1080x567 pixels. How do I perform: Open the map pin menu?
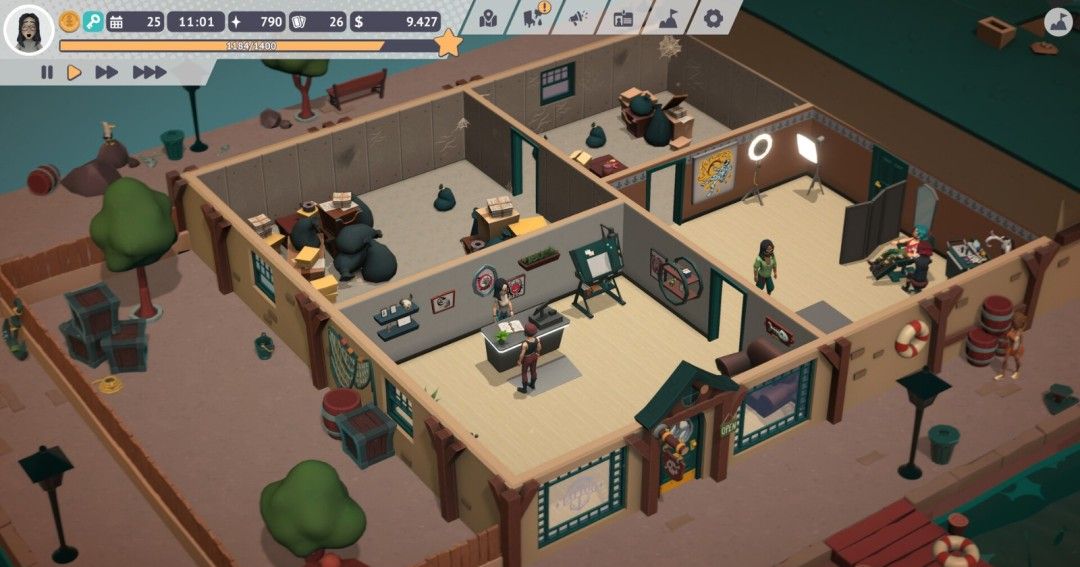(487, 18)
